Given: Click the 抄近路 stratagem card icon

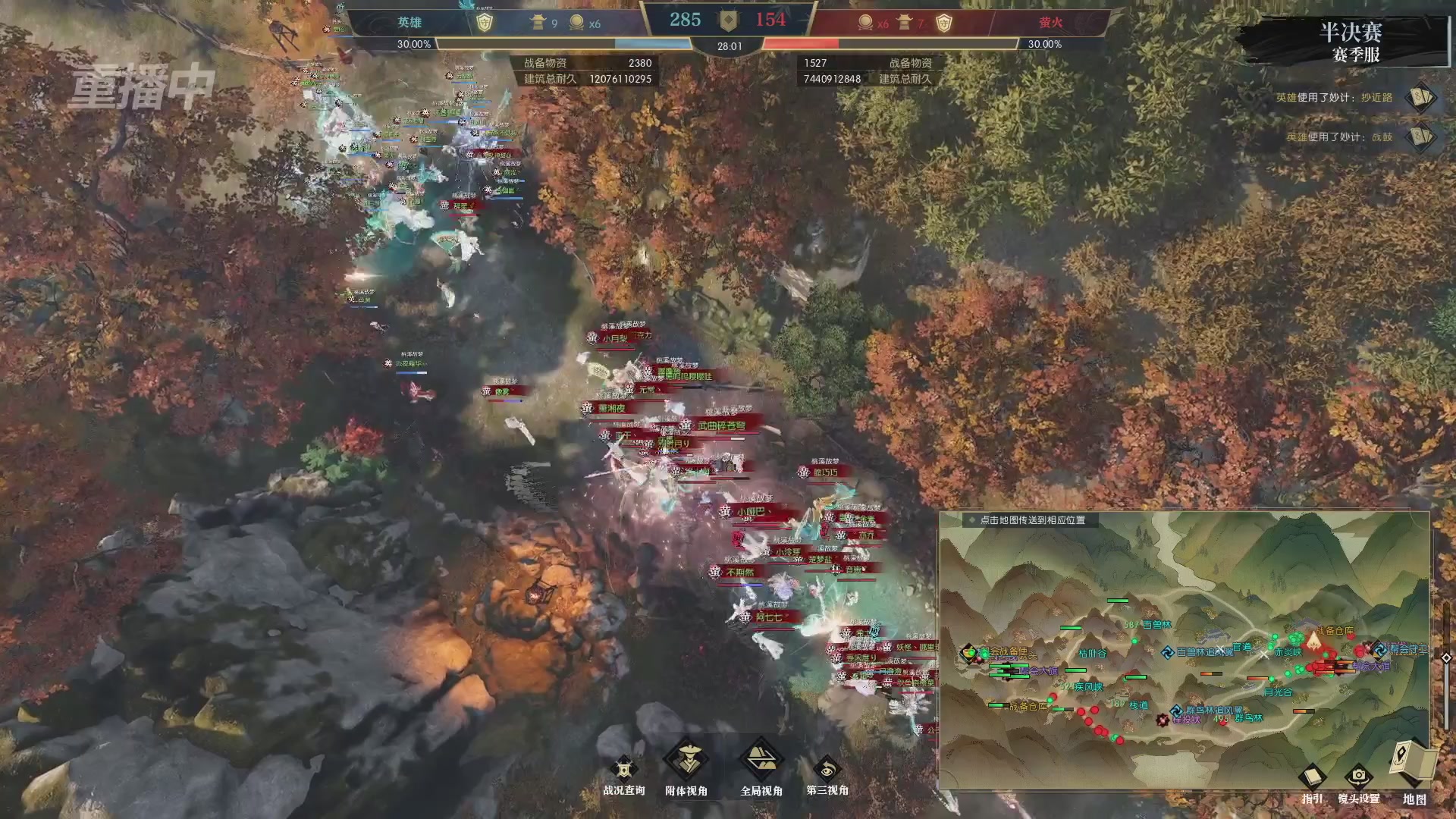Looking at the screenshot, I should pyautogui.click(x=1419, y=98).
